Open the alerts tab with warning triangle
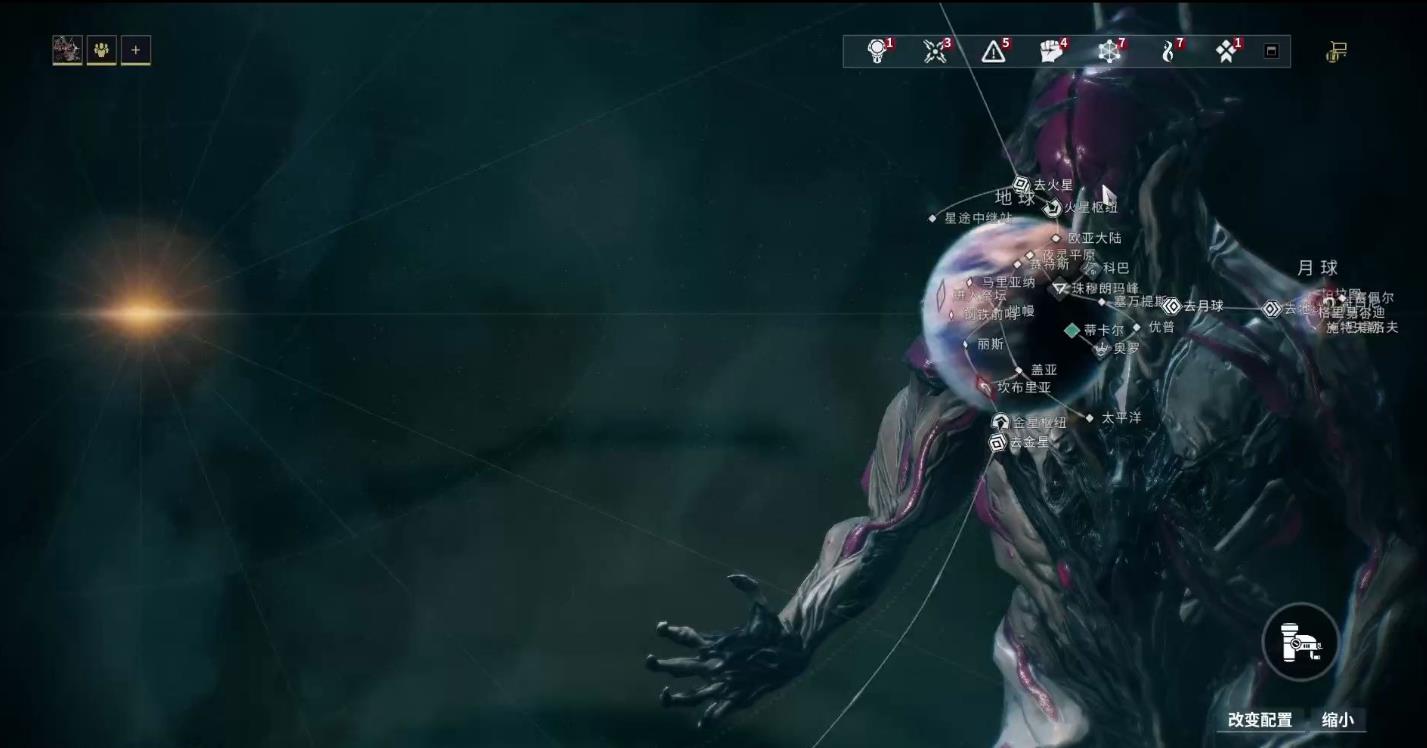 coord(993,52)
